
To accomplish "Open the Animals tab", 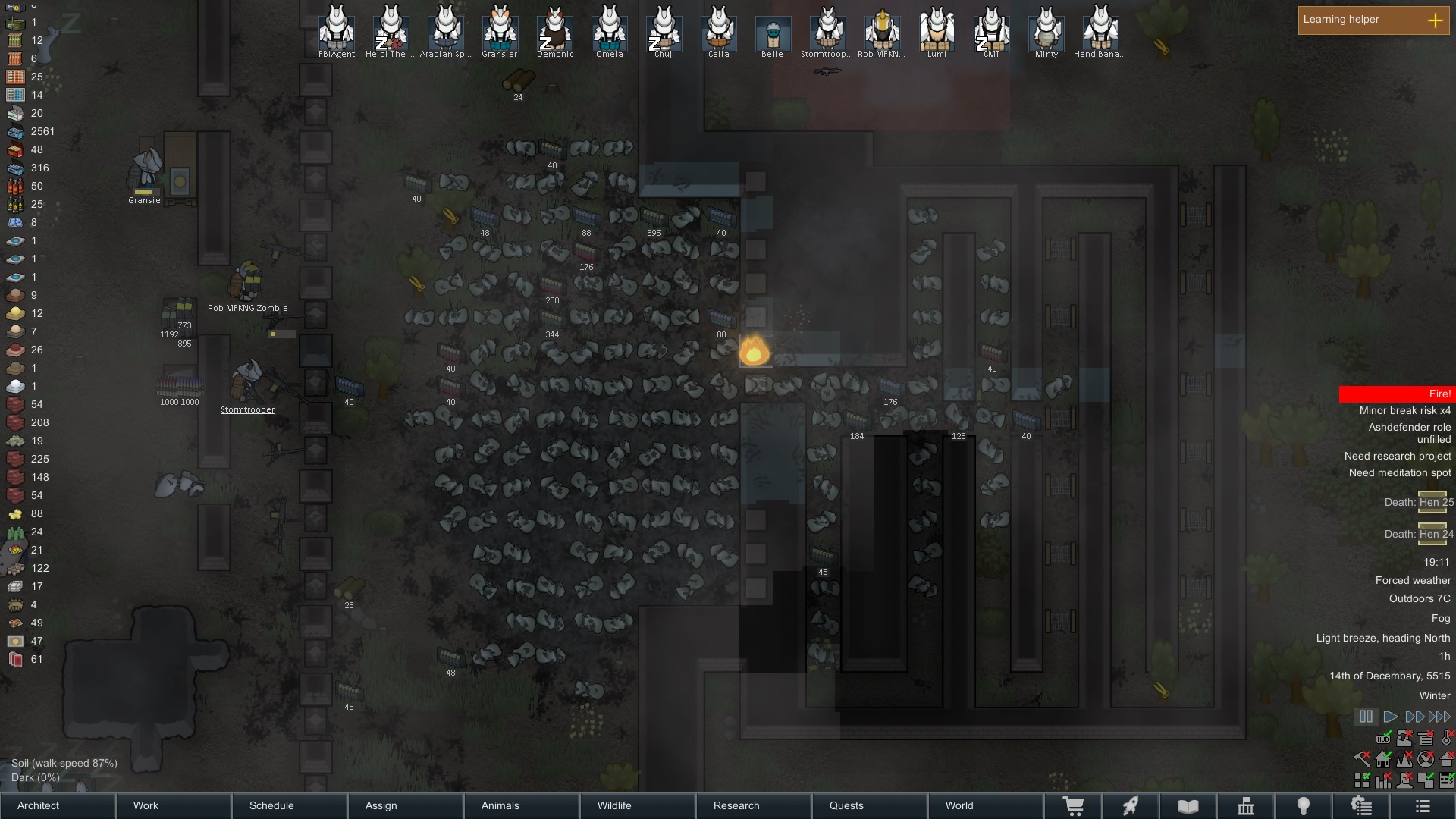I will tap(522, 805).
